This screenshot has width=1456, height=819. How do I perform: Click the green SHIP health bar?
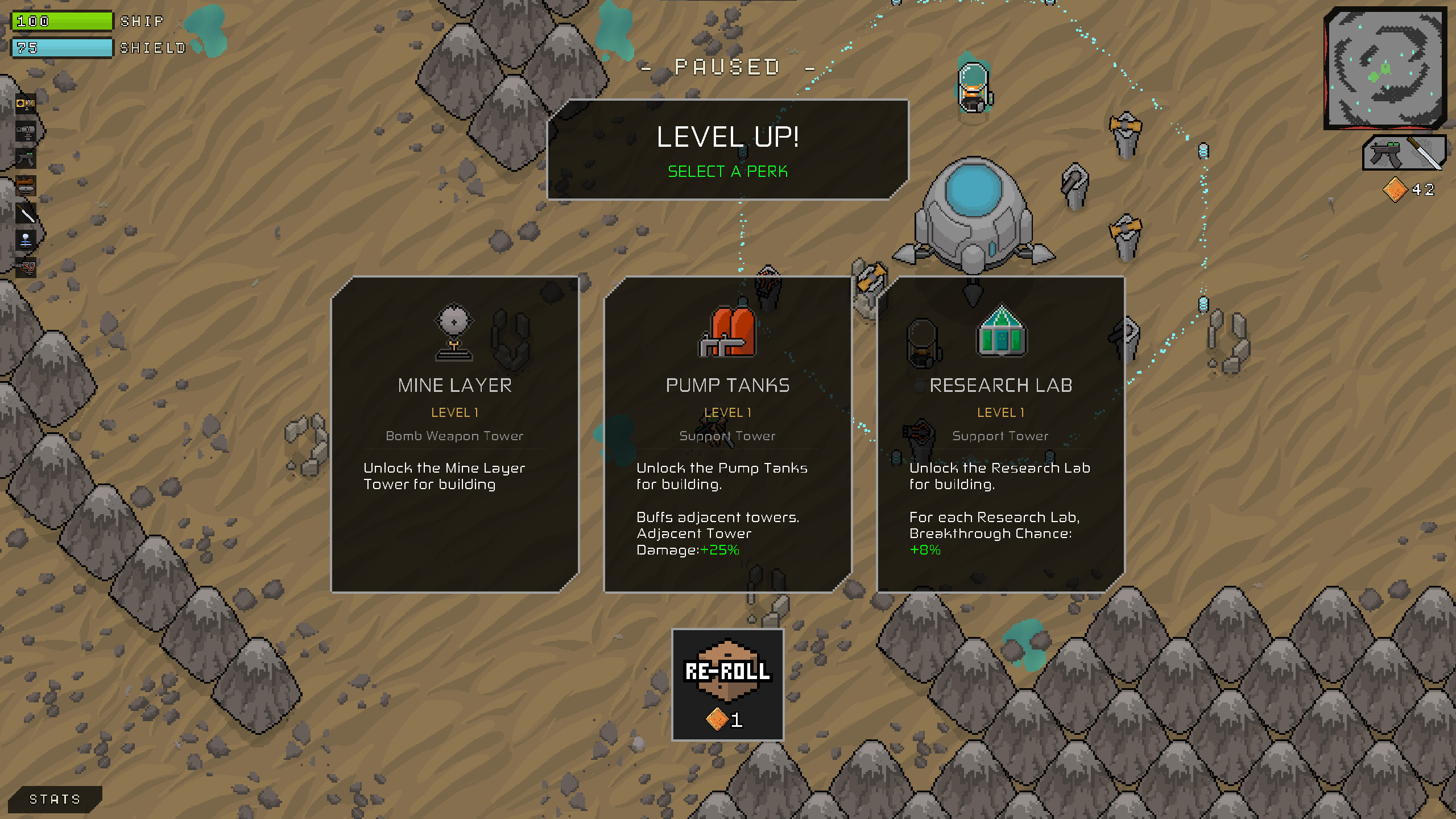point(63,21)
